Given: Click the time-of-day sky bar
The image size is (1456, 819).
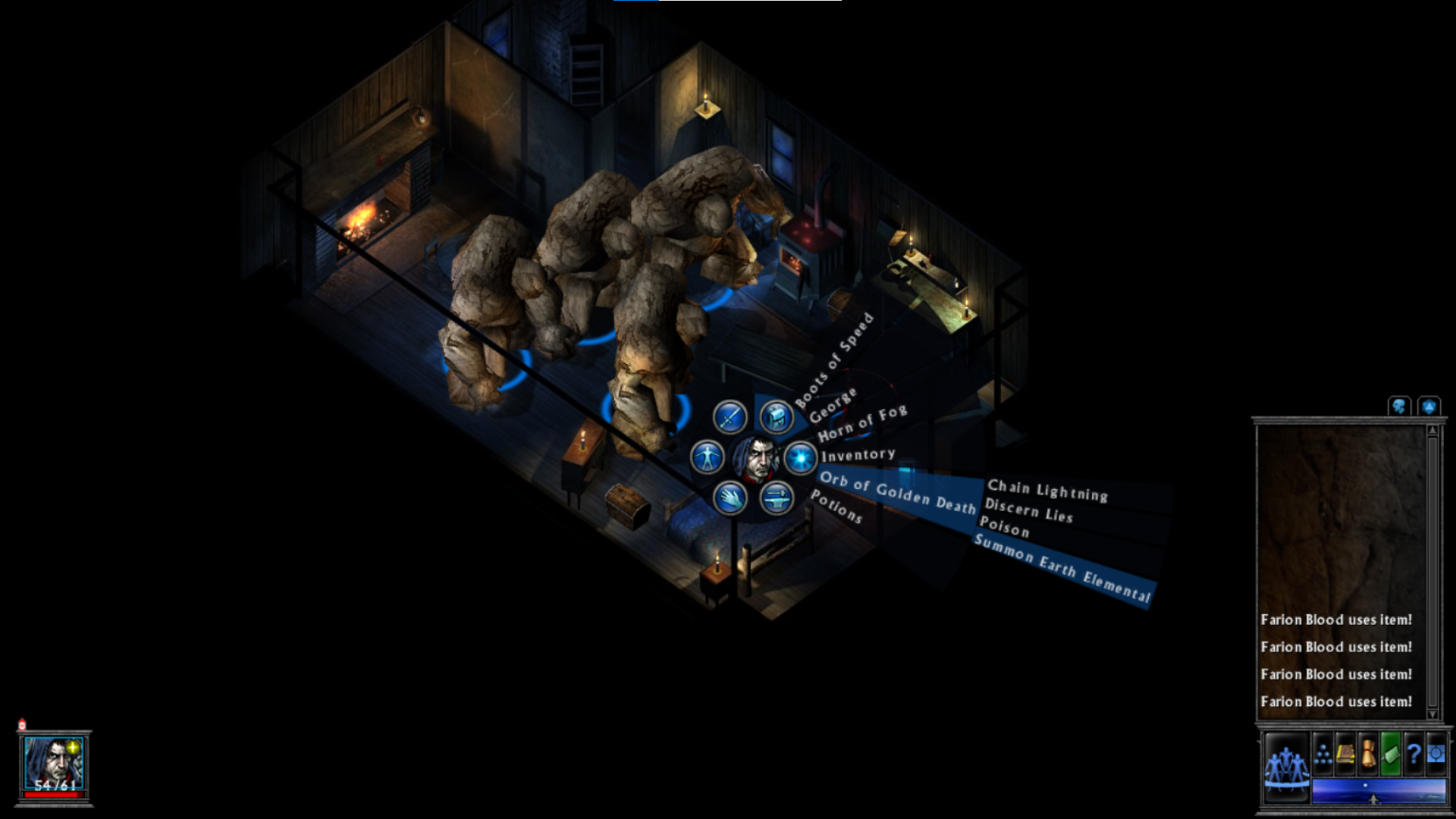Looking at the screenshot, I should tap(1379, 790).
